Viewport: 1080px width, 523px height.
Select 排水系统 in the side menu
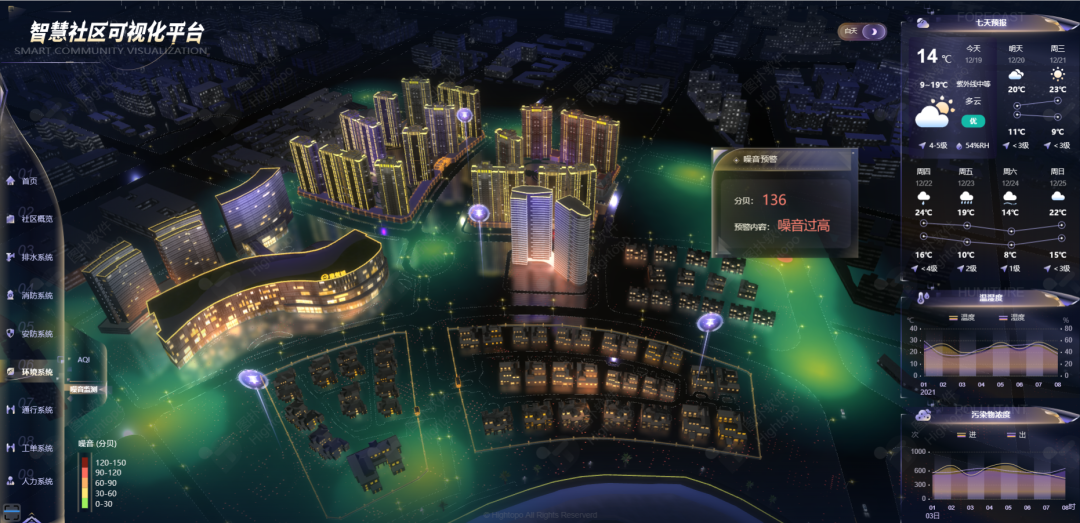(x=36, y=257)
